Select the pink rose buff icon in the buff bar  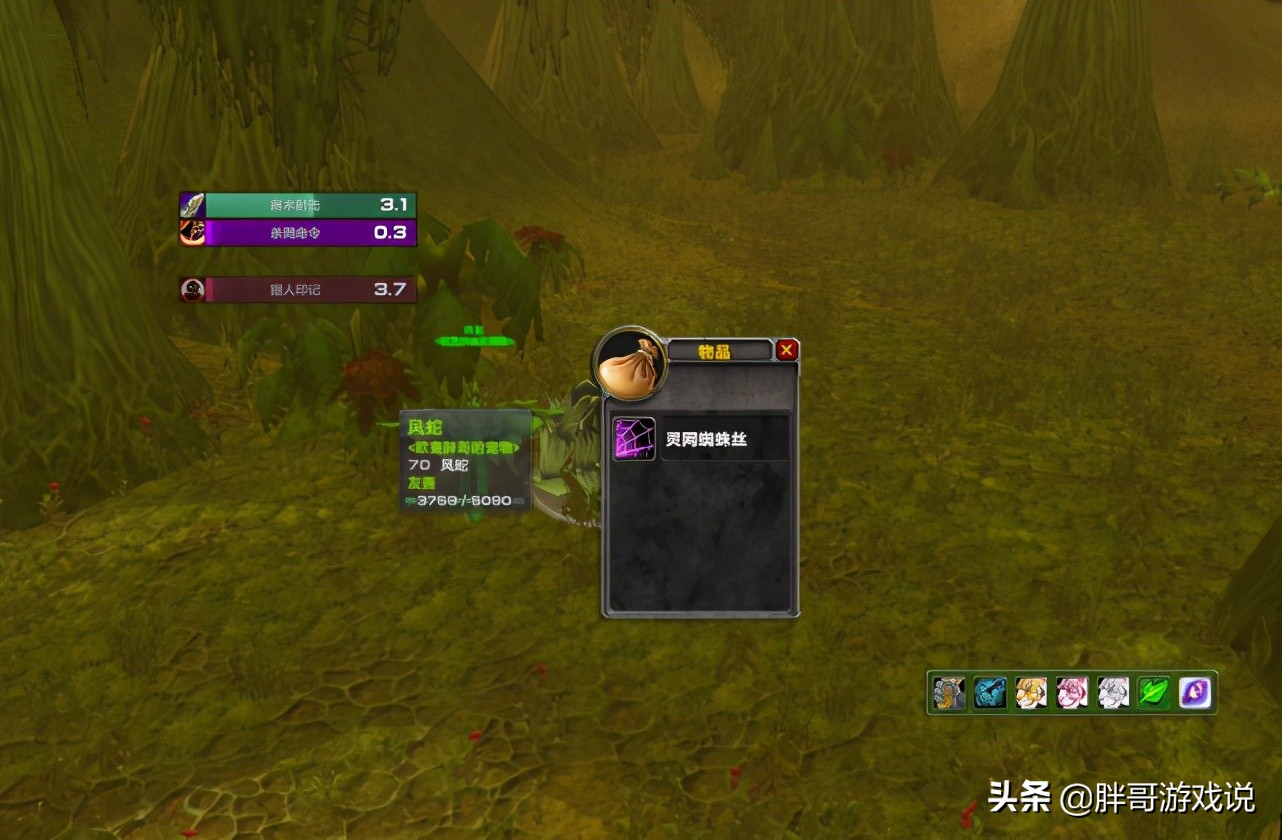click(x=1073, y=692)
